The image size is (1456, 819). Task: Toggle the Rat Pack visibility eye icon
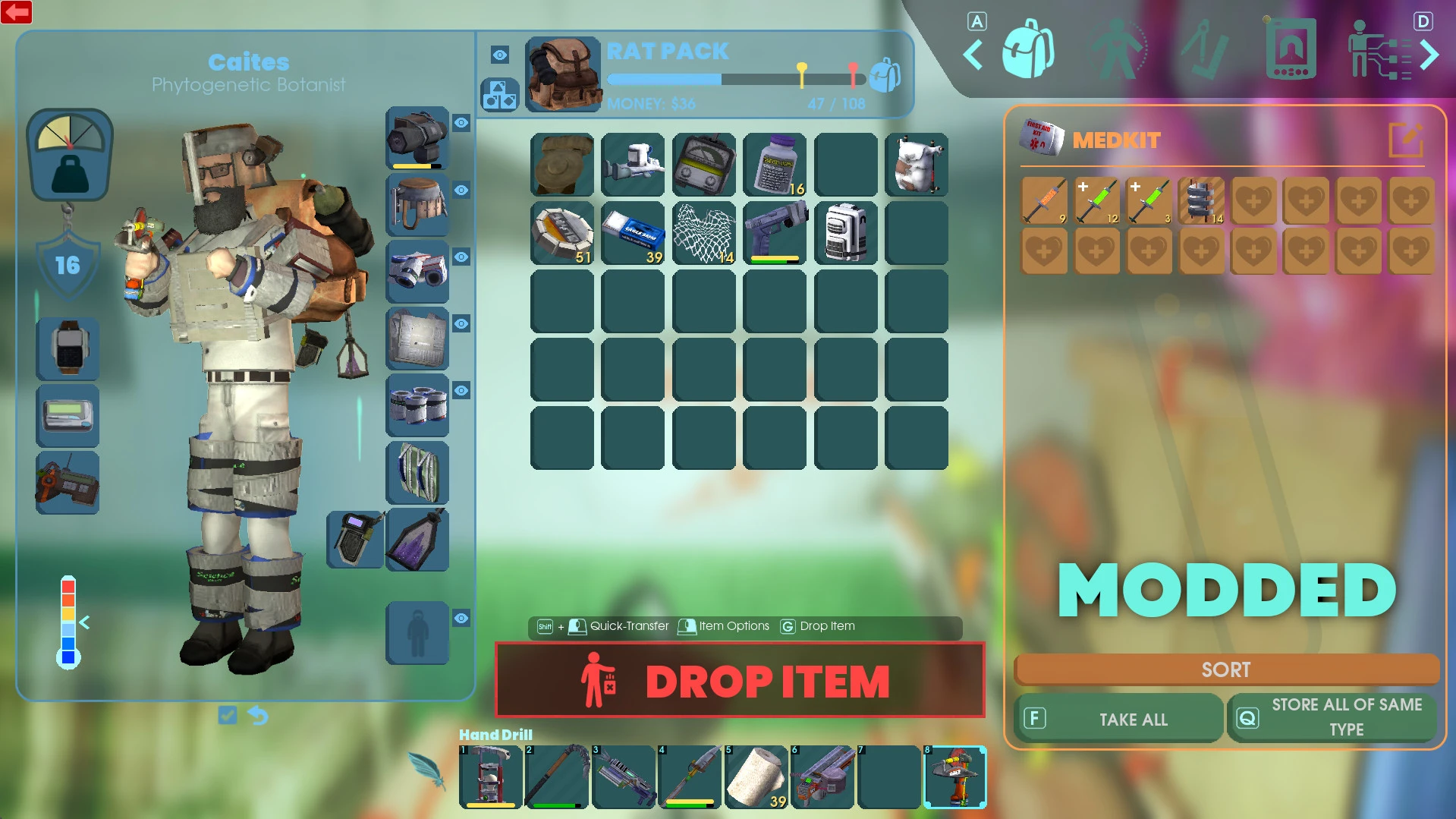pyautogui.click(x=499, y=55)
